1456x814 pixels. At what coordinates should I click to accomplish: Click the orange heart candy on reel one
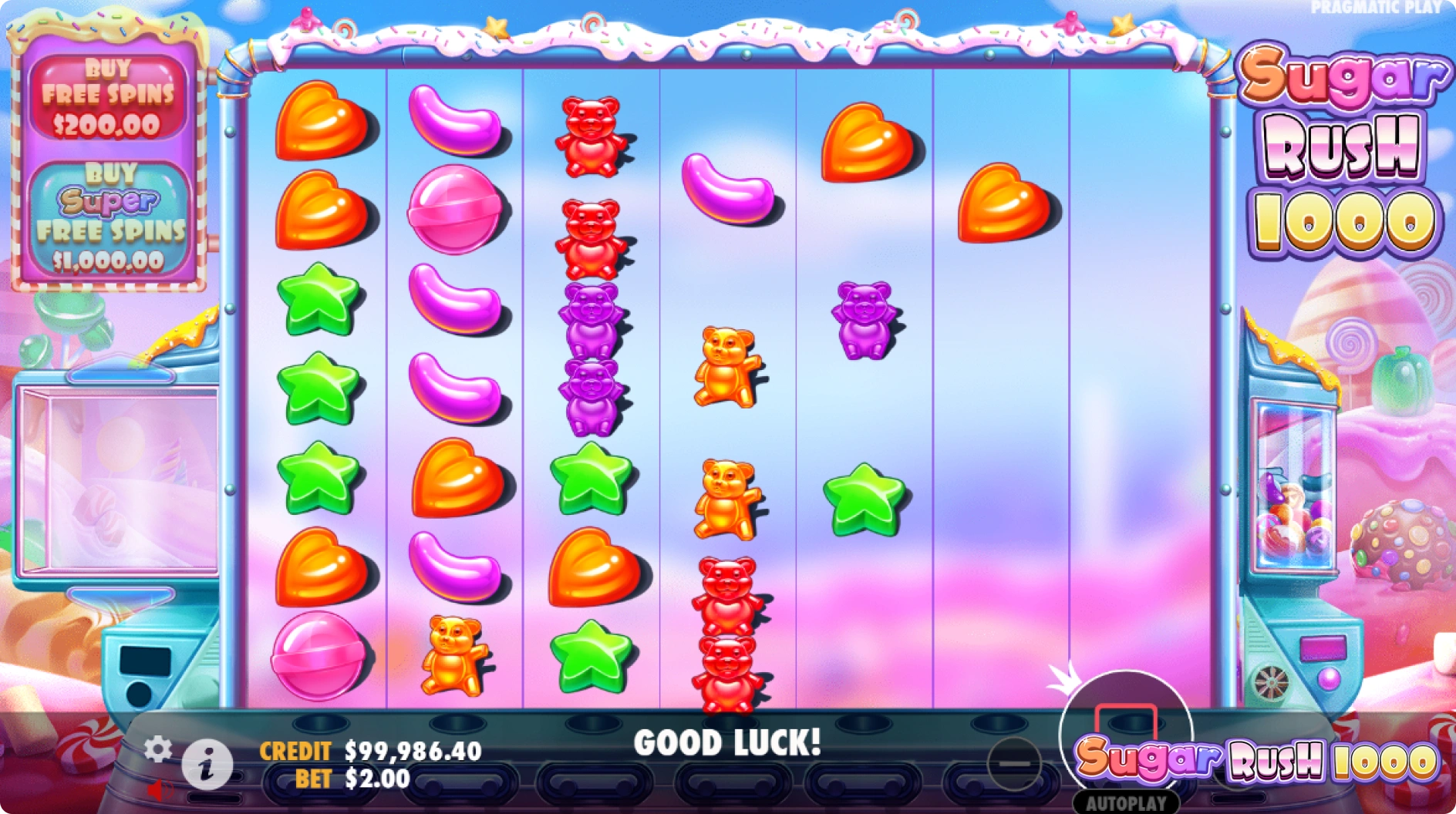(x=318, y=123)
